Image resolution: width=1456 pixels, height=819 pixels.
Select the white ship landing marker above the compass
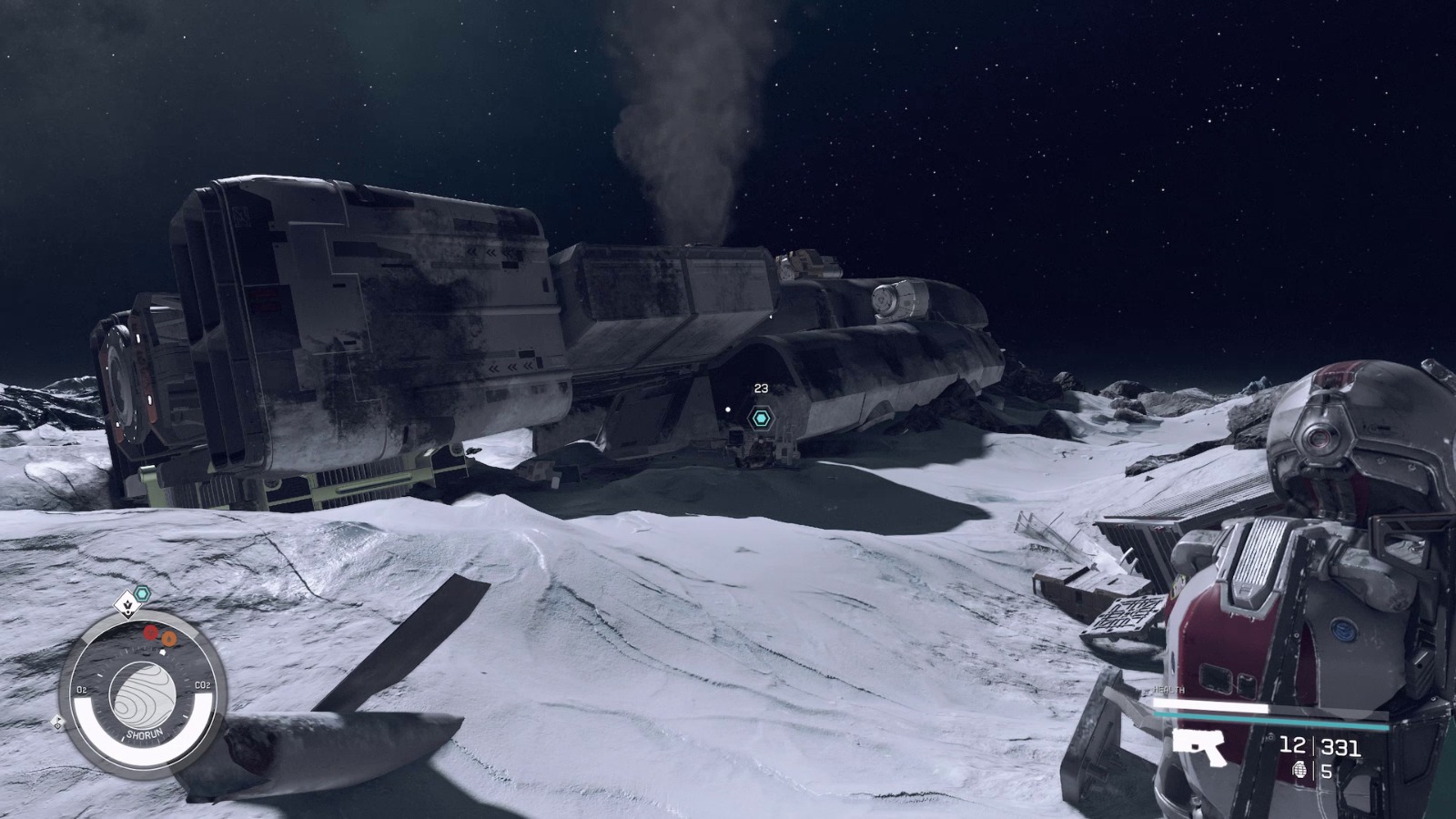127,606
